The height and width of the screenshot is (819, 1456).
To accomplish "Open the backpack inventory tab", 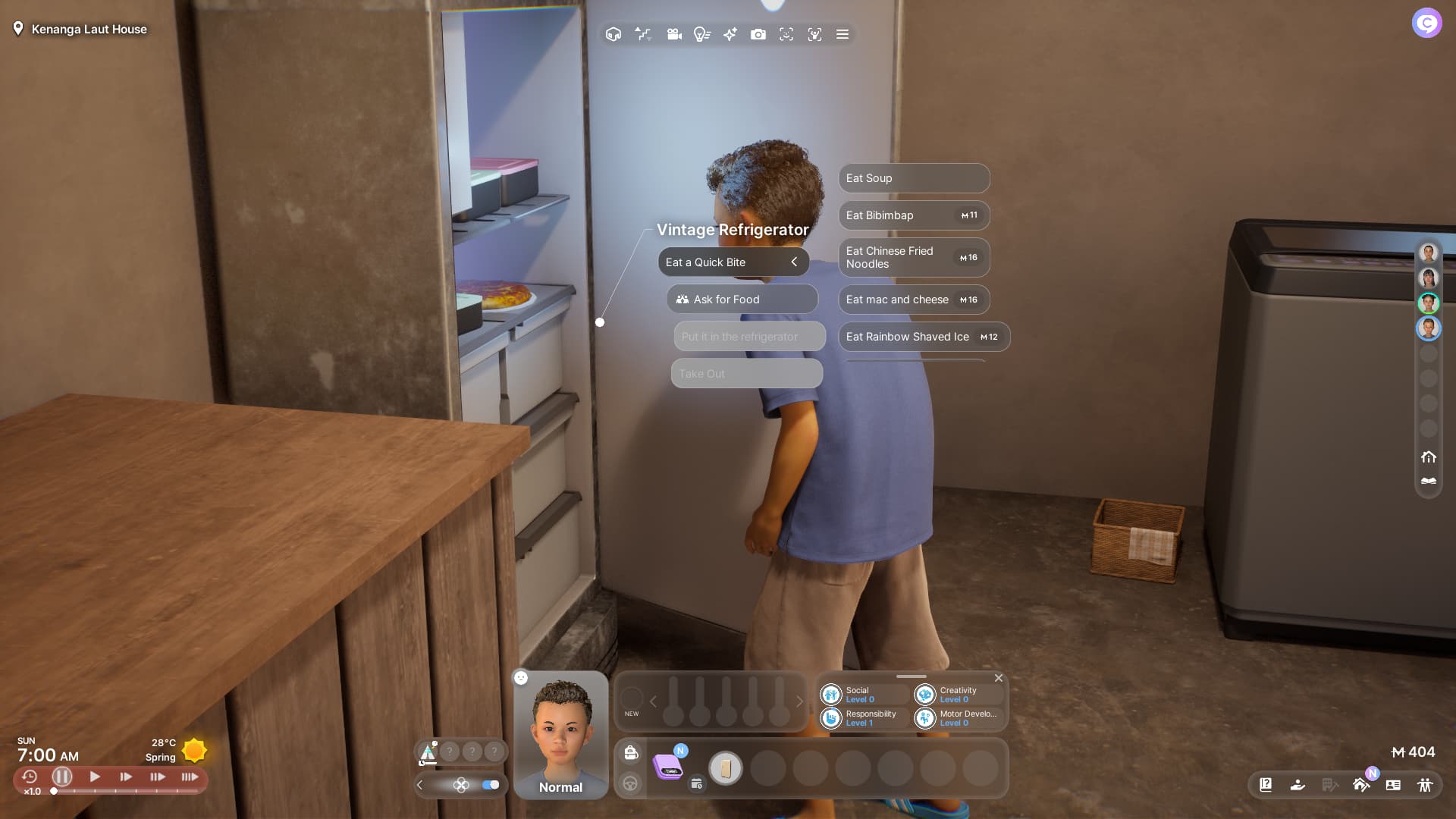I will point(630,752).
